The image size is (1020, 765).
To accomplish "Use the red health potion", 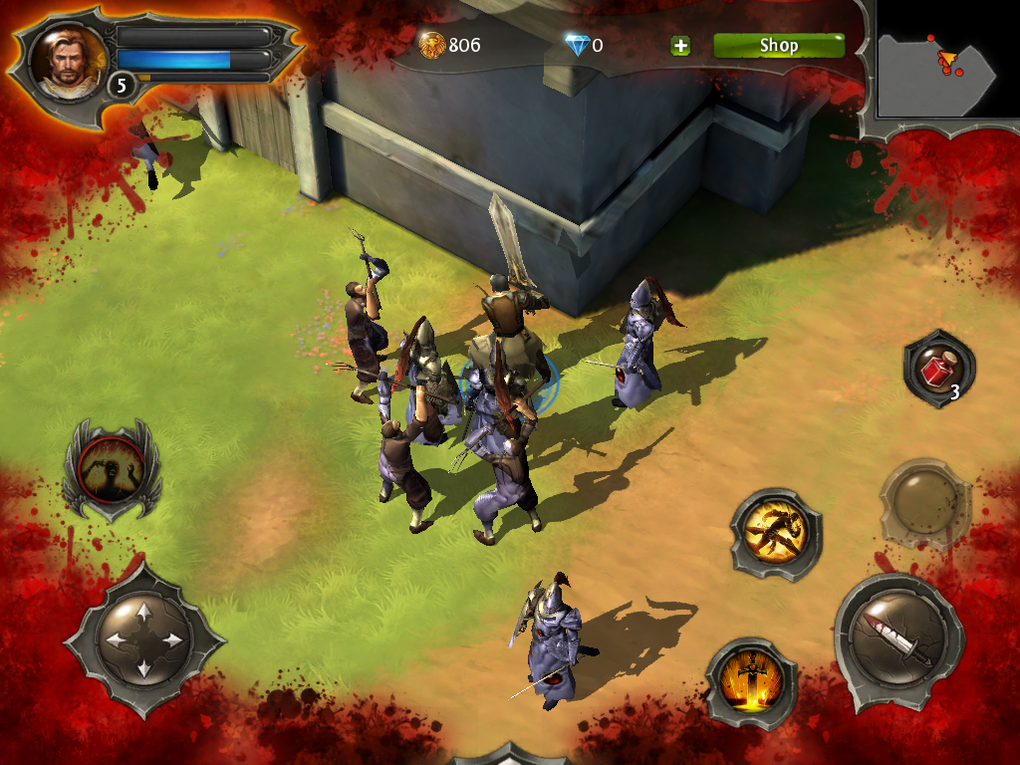I will [938, 369].
